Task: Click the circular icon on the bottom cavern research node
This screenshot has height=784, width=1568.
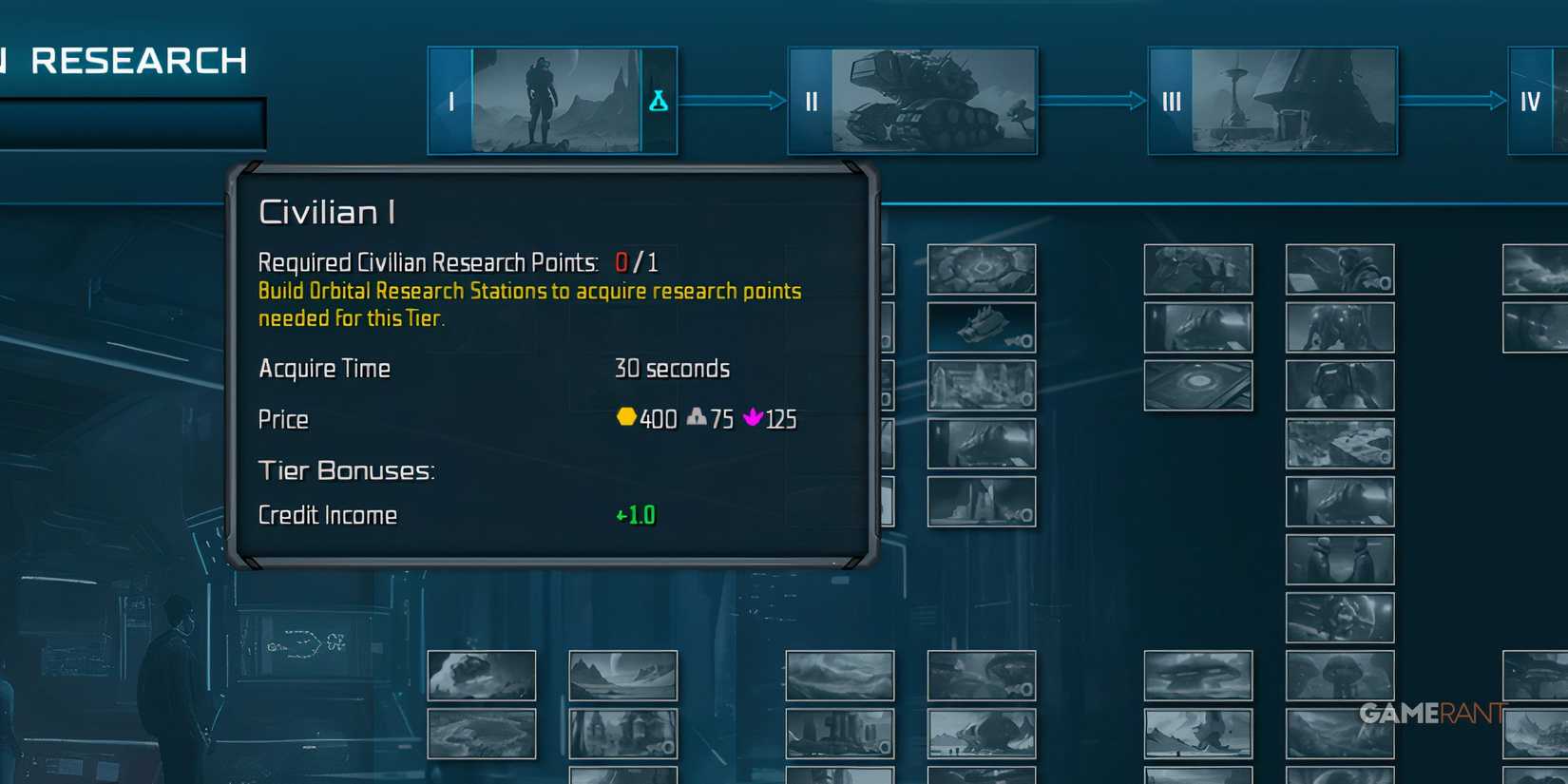Action: [x=1026, y=512]
